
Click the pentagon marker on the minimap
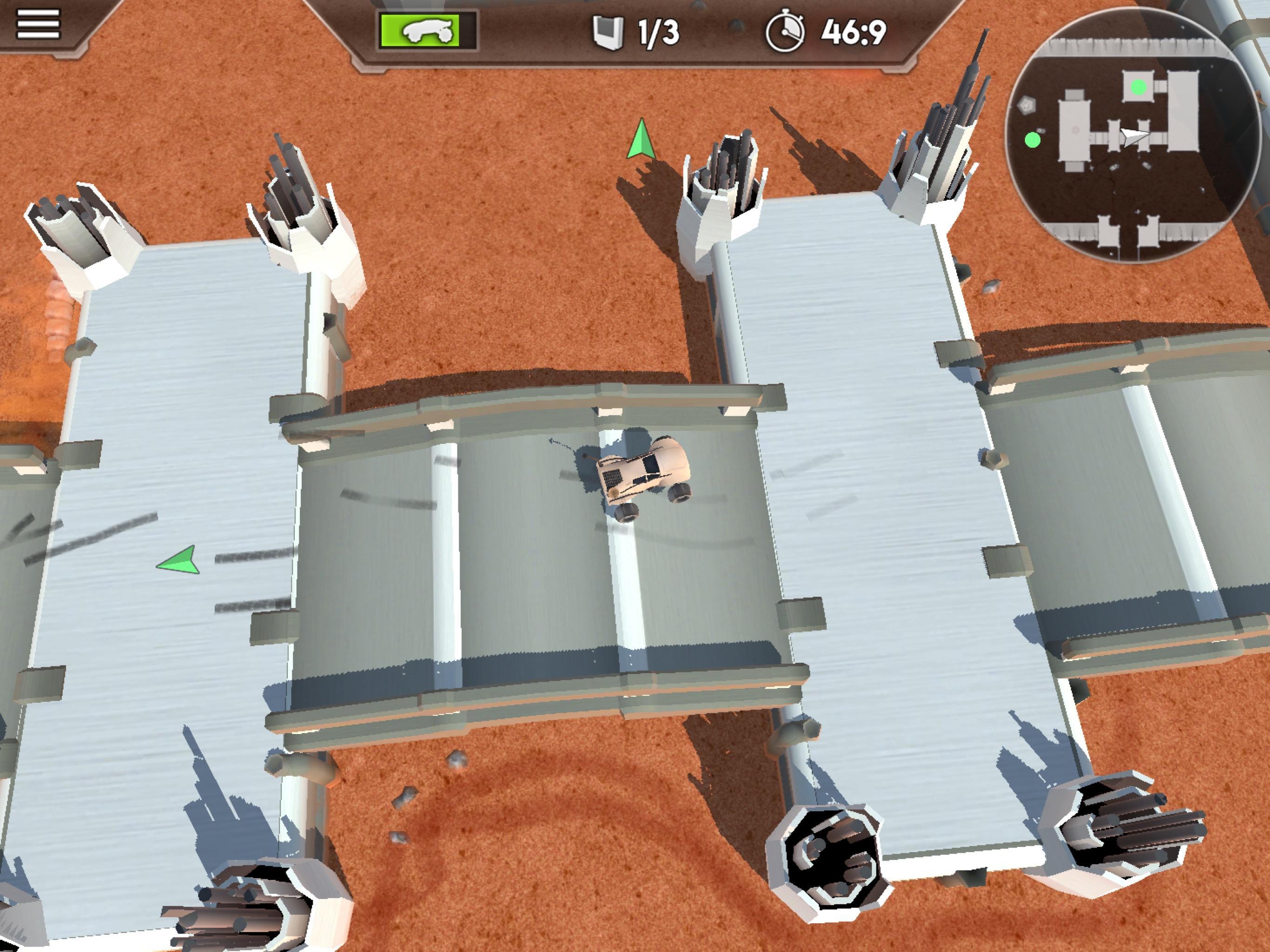(1027, 105)
